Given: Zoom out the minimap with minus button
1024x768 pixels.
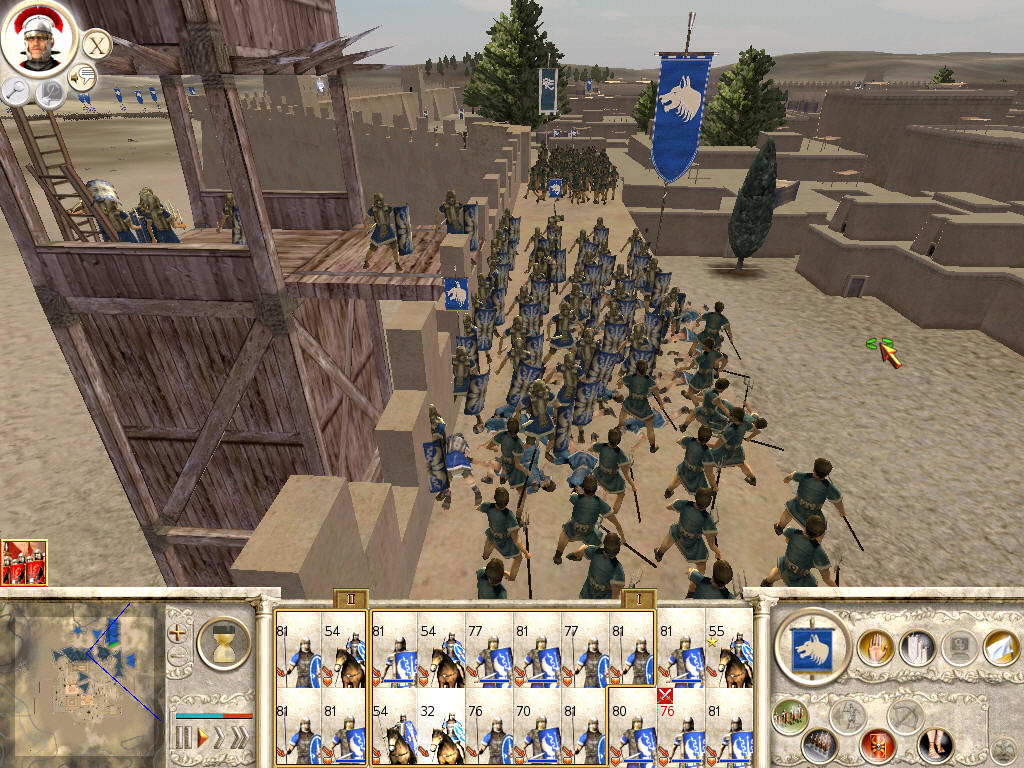Looking at the screenshot, I should pos(178,657).
